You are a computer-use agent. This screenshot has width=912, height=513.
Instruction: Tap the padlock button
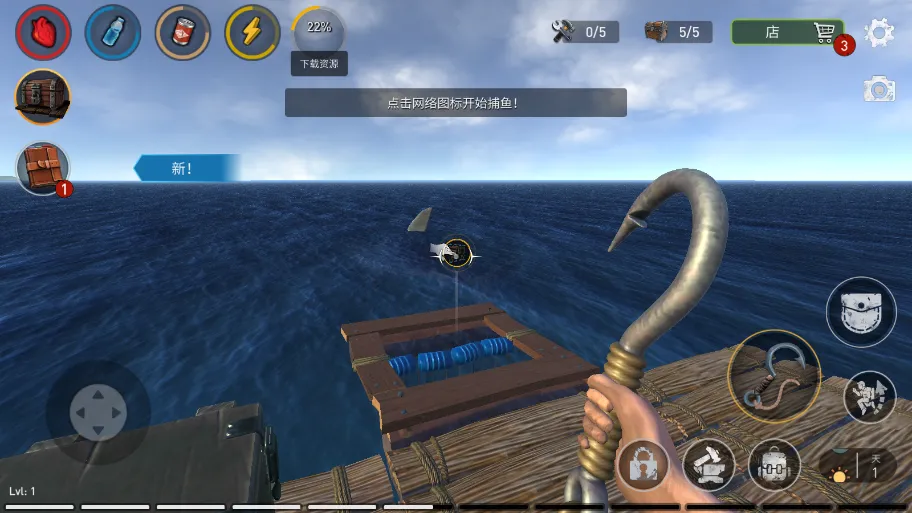(x=642, y=465)
